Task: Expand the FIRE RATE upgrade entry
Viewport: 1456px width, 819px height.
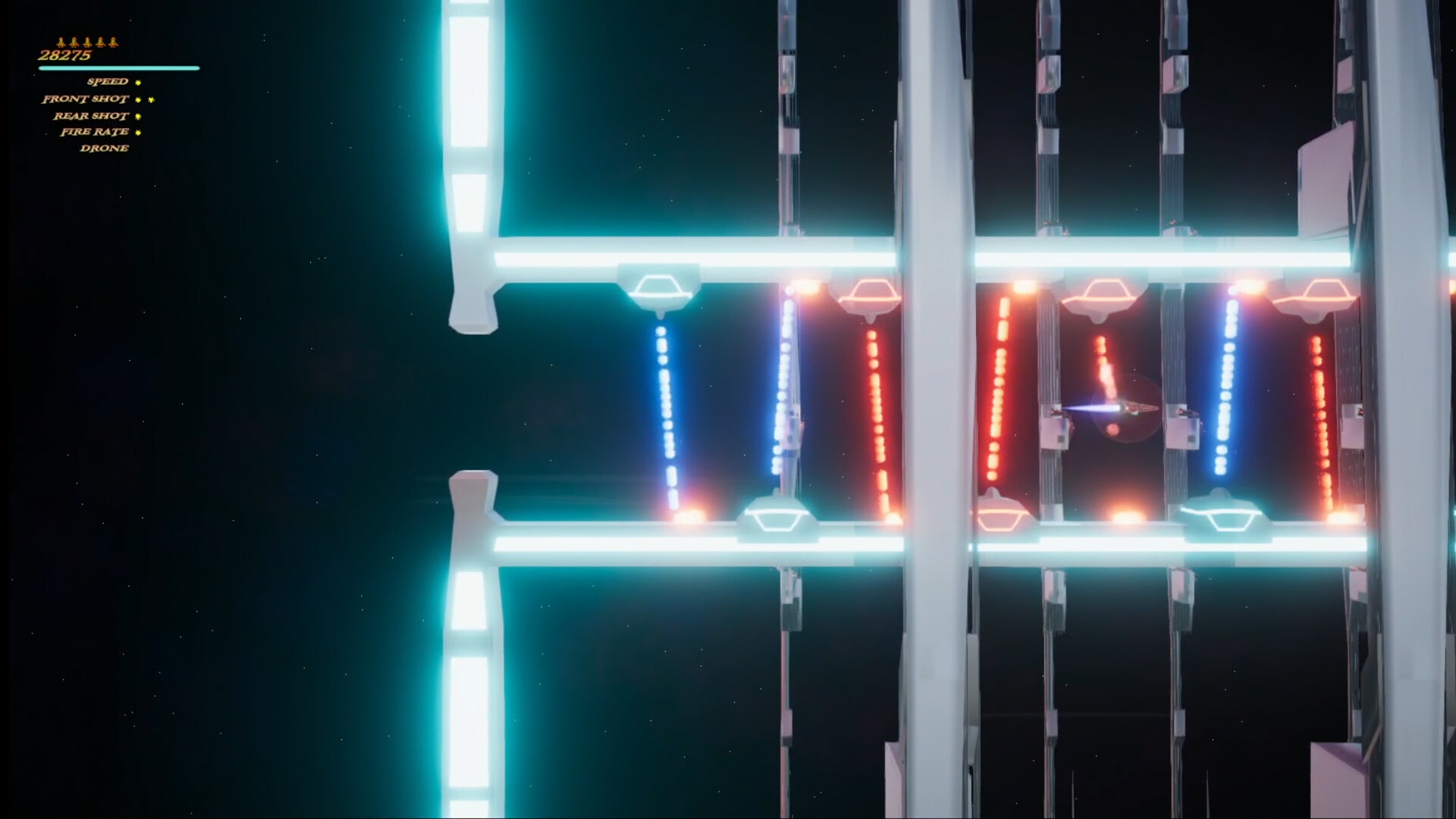Action: [95, 133]
